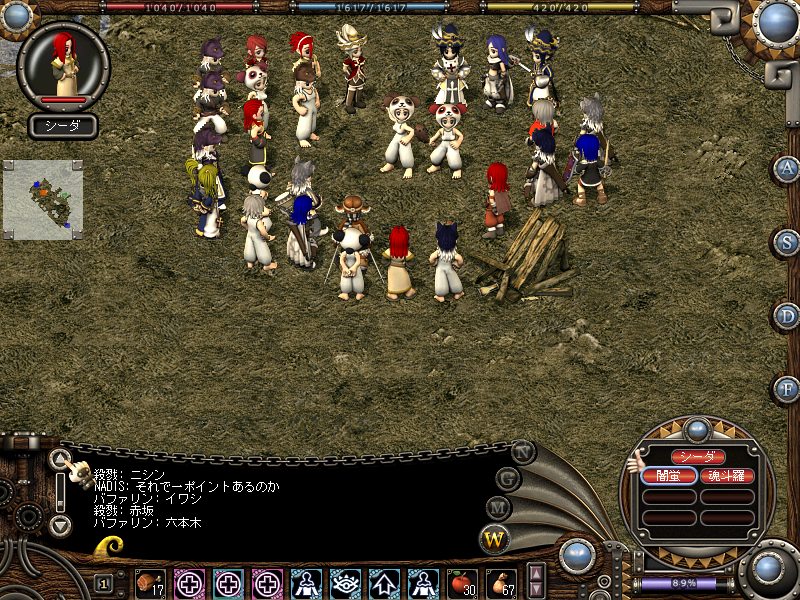This screenshot has width=800, height=600.
Task: Activate the eye skill icon
Action: click(x=345, y=582)
